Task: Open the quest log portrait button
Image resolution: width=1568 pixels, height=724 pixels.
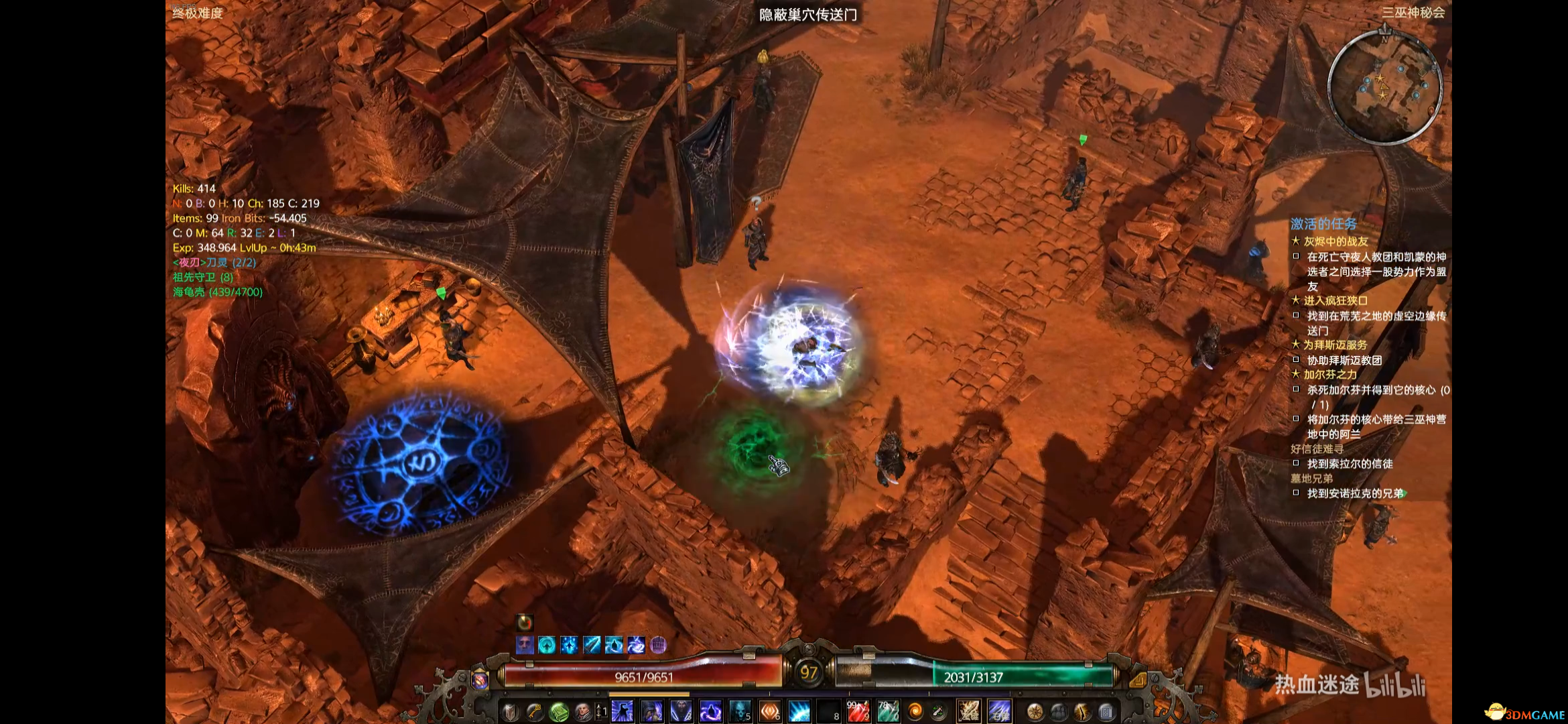Action: tap(582, 712)
